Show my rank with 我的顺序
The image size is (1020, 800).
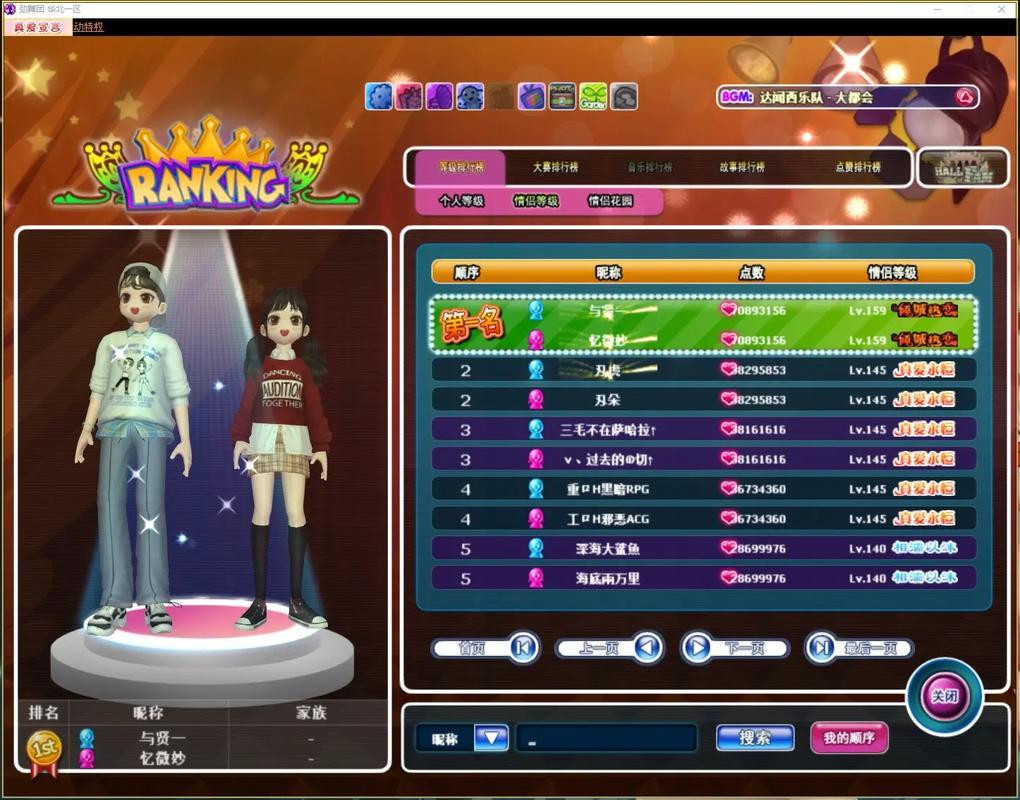point(849,738)
